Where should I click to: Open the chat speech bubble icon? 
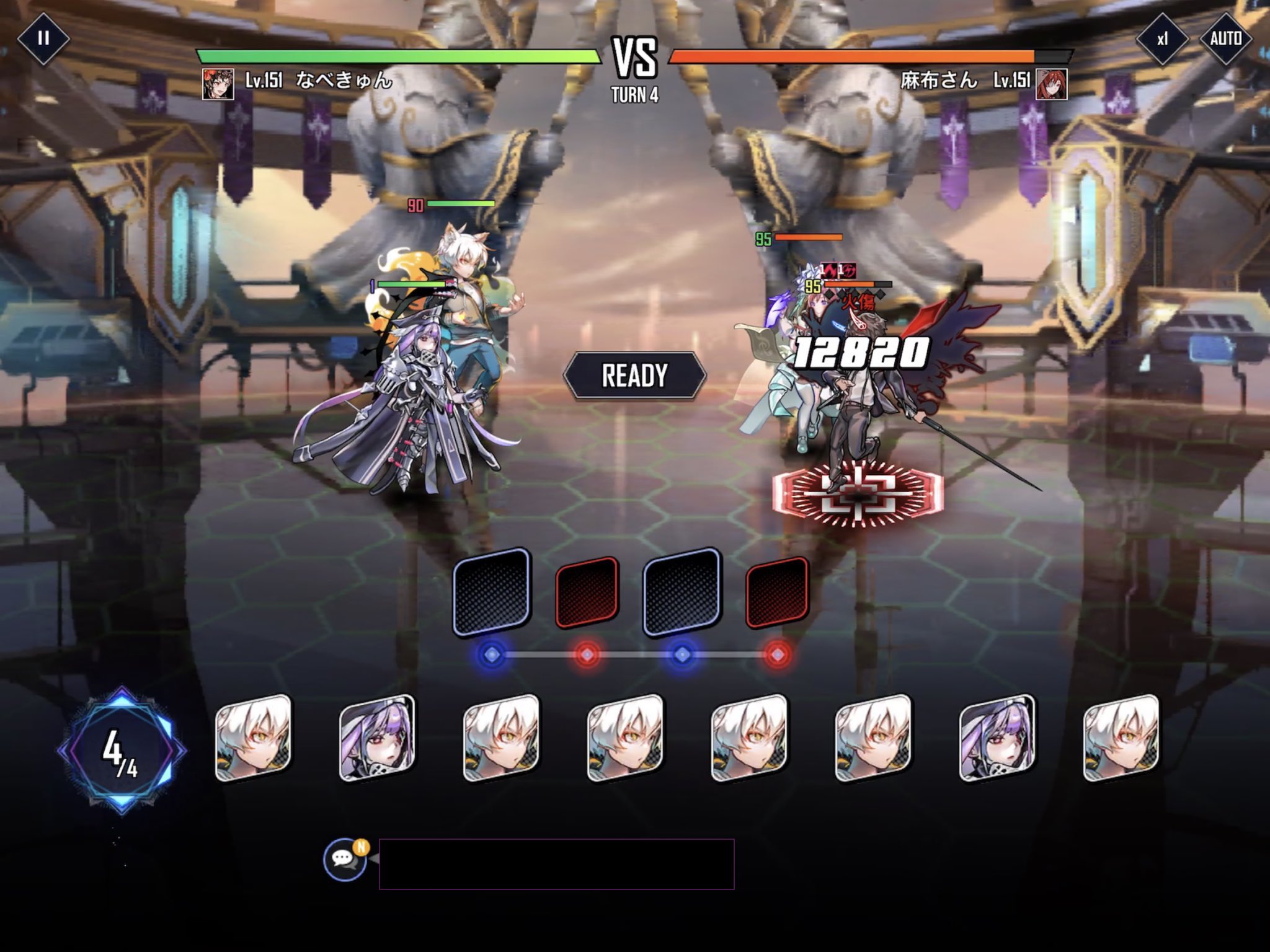[x=345, y=859]
